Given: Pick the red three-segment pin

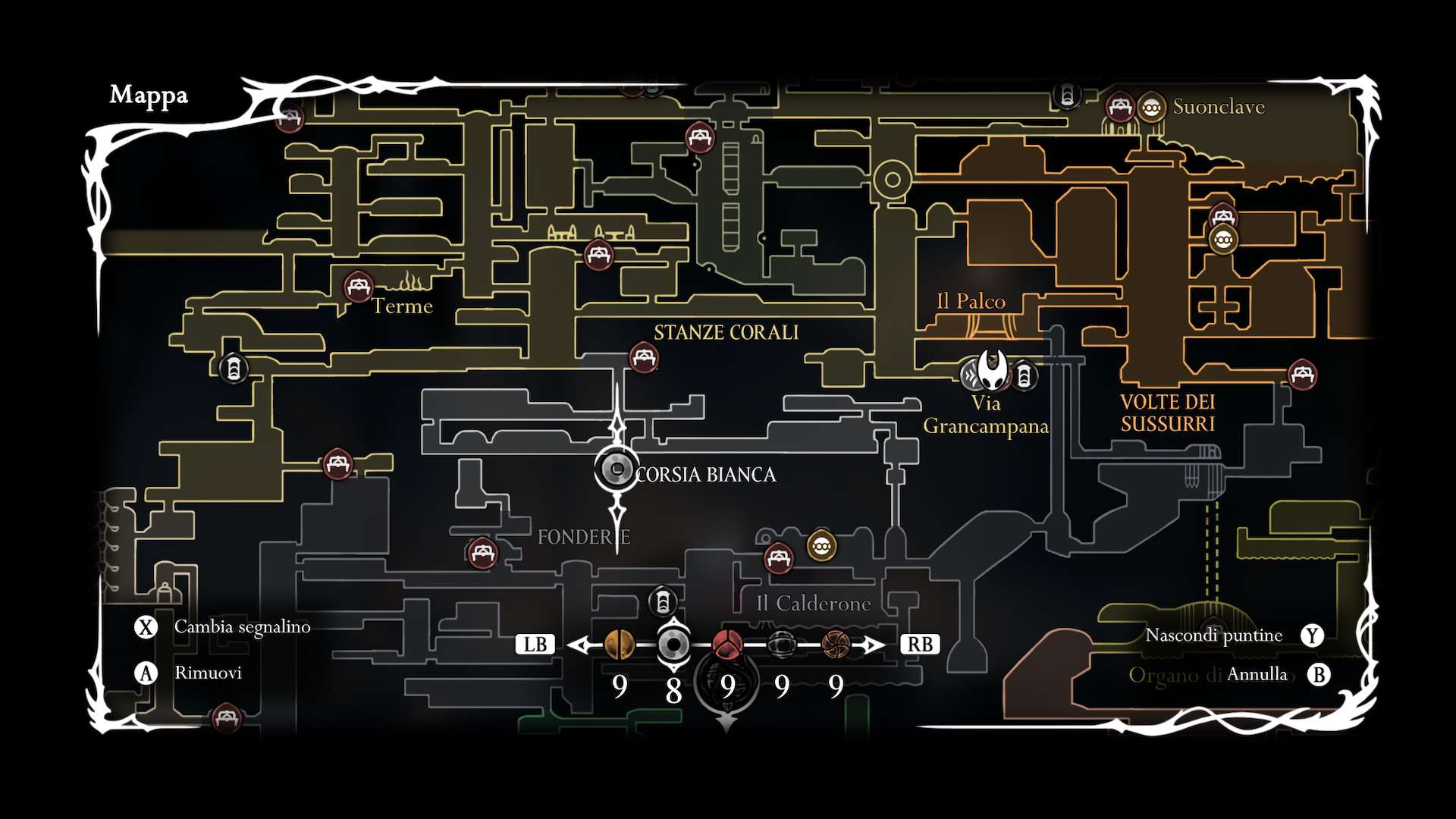Looking at the screenshot, I should pos(727,645).
